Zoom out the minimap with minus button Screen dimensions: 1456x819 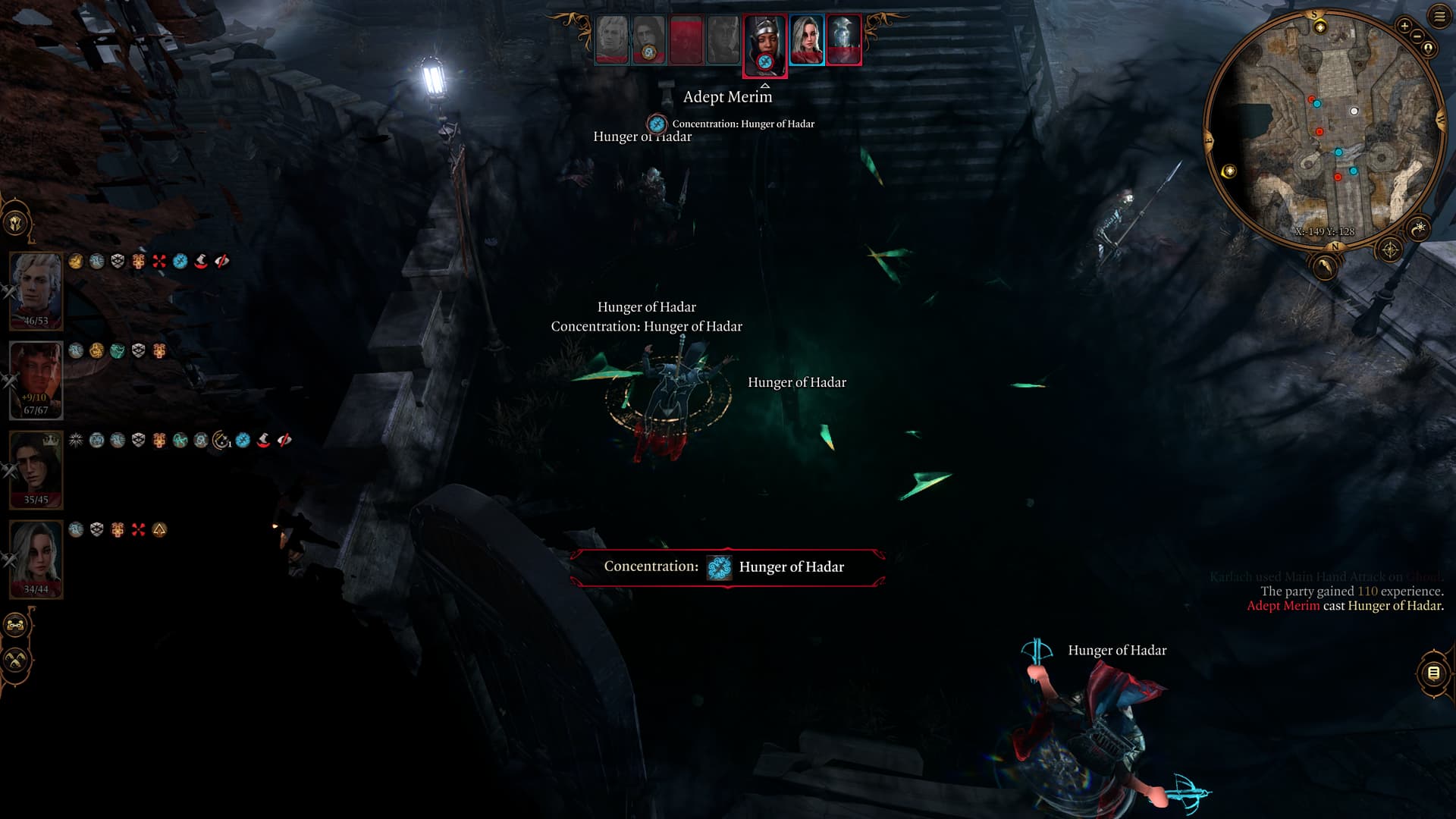[1417, 36]
